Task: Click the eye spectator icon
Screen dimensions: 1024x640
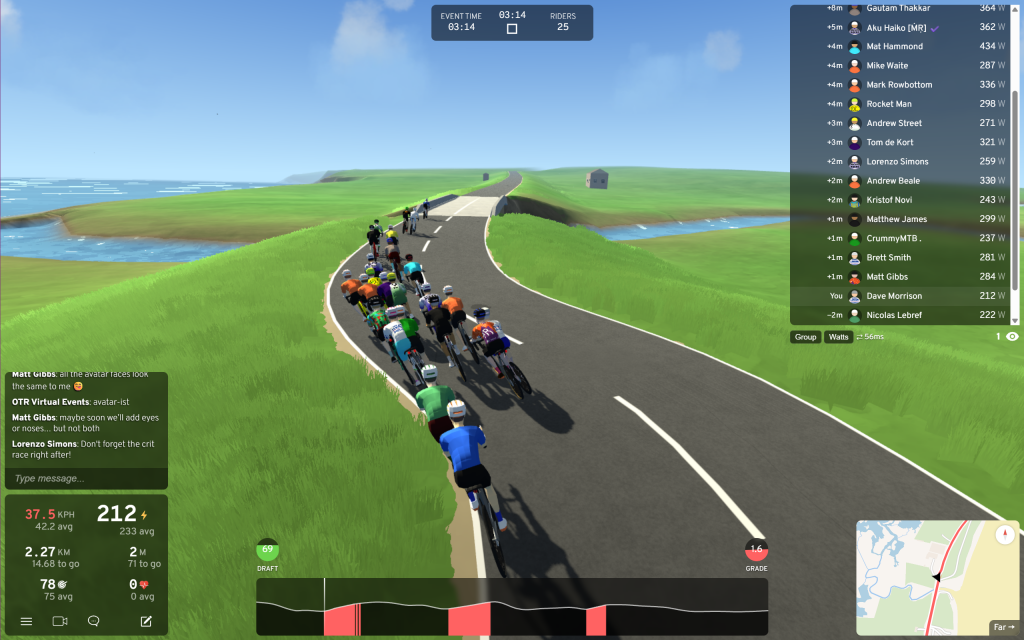Action: tap(1012, 337)
